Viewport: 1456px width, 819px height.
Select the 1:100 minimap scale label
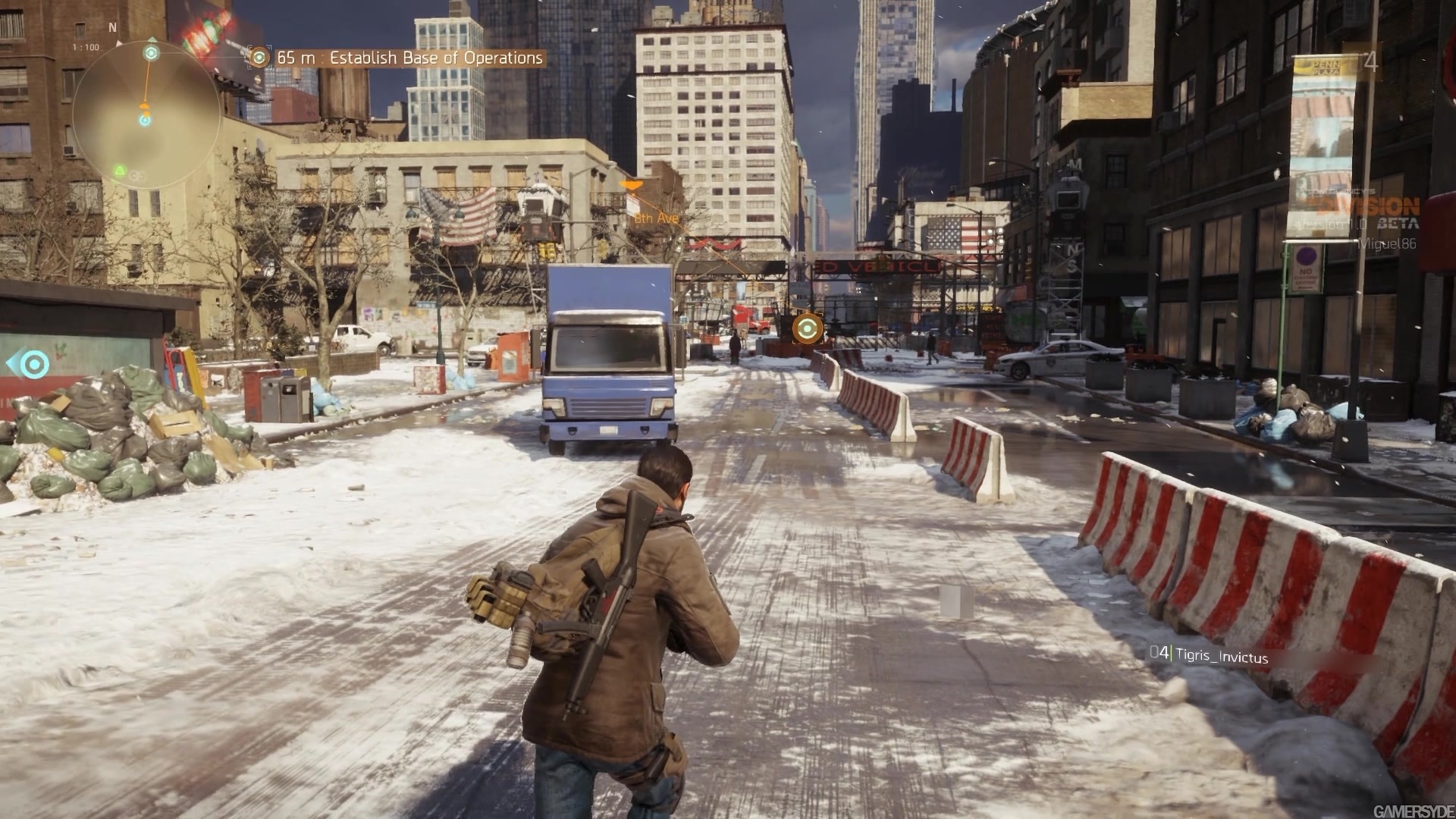[86, 47]
